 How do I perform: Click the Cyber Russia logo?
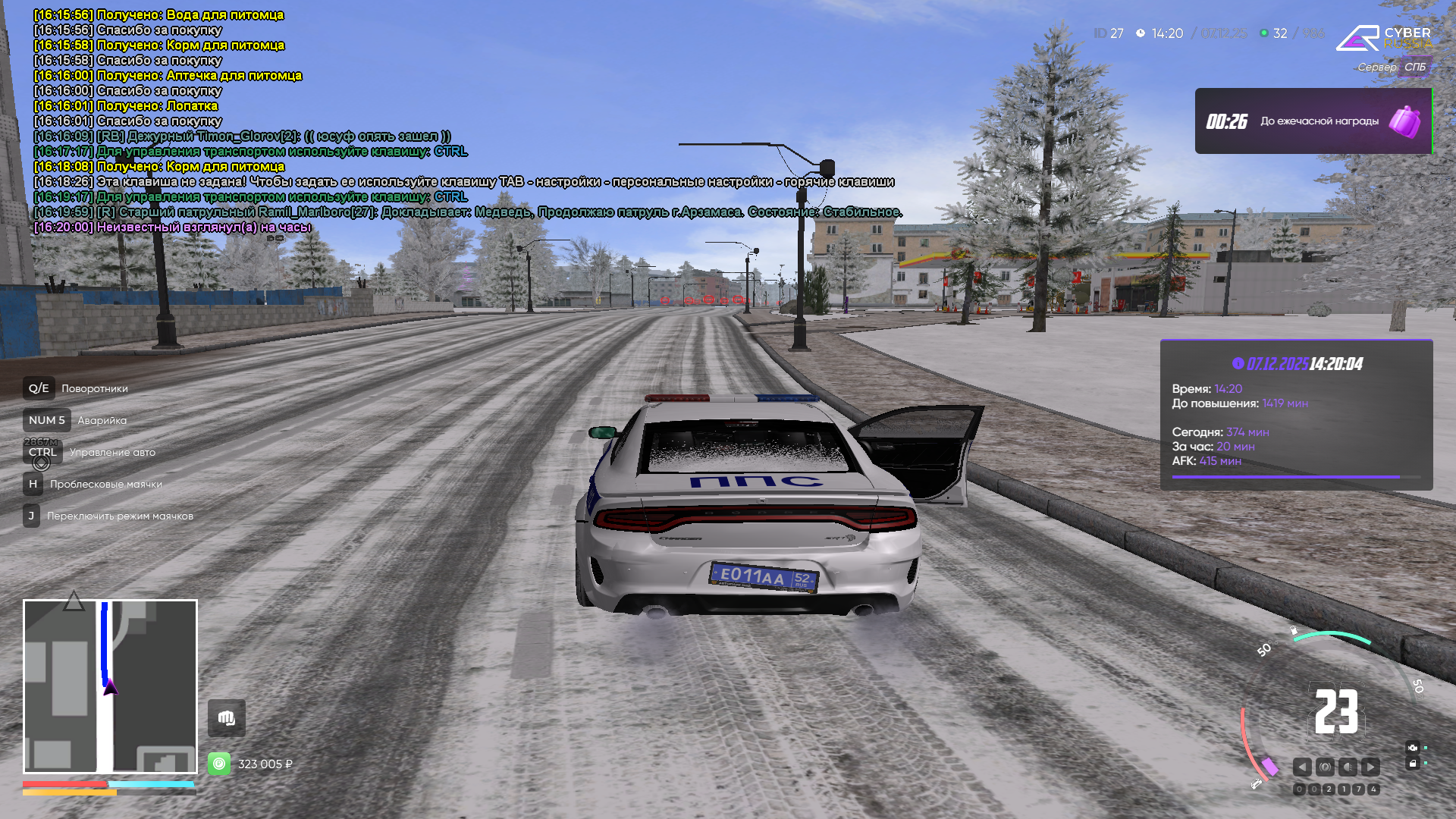coord(1383,38)
